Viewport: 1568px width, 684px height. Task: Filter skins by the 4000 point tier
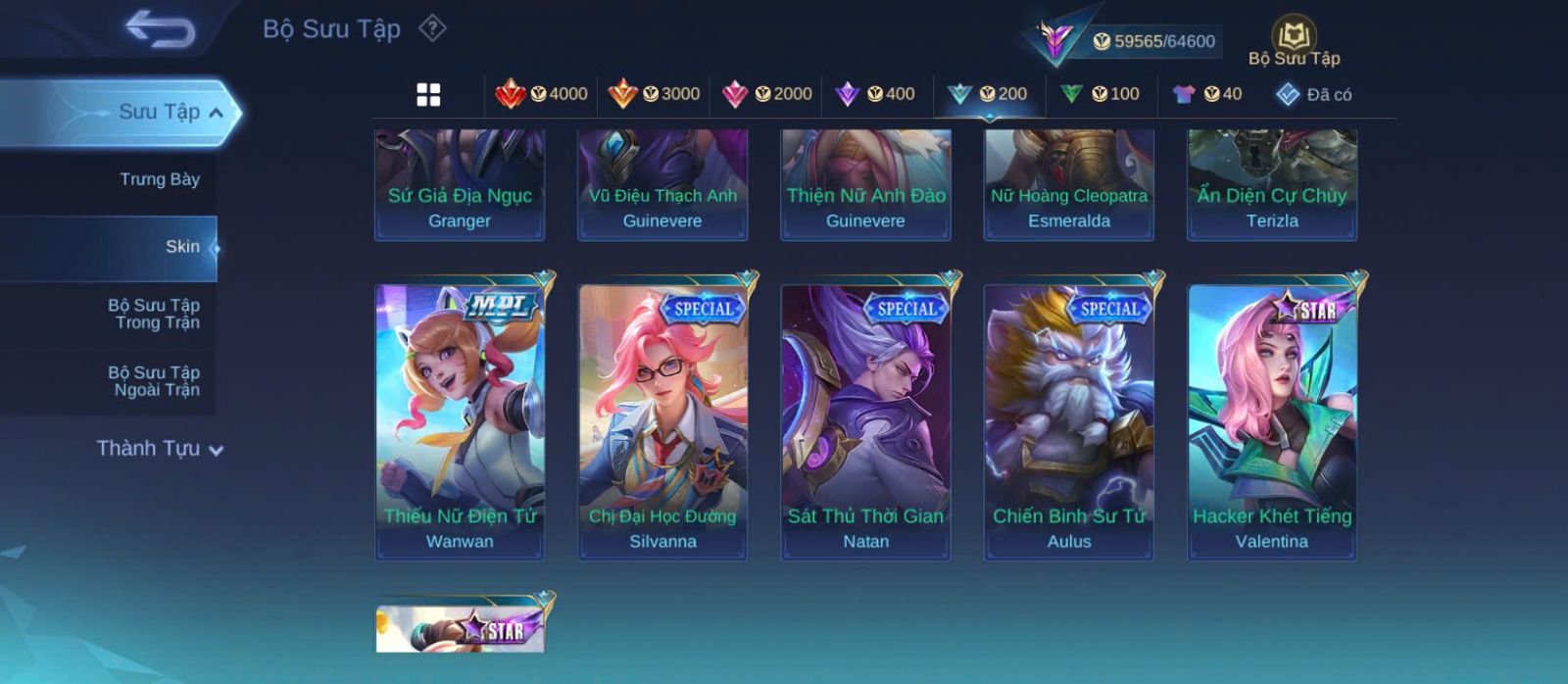point(541,94)
